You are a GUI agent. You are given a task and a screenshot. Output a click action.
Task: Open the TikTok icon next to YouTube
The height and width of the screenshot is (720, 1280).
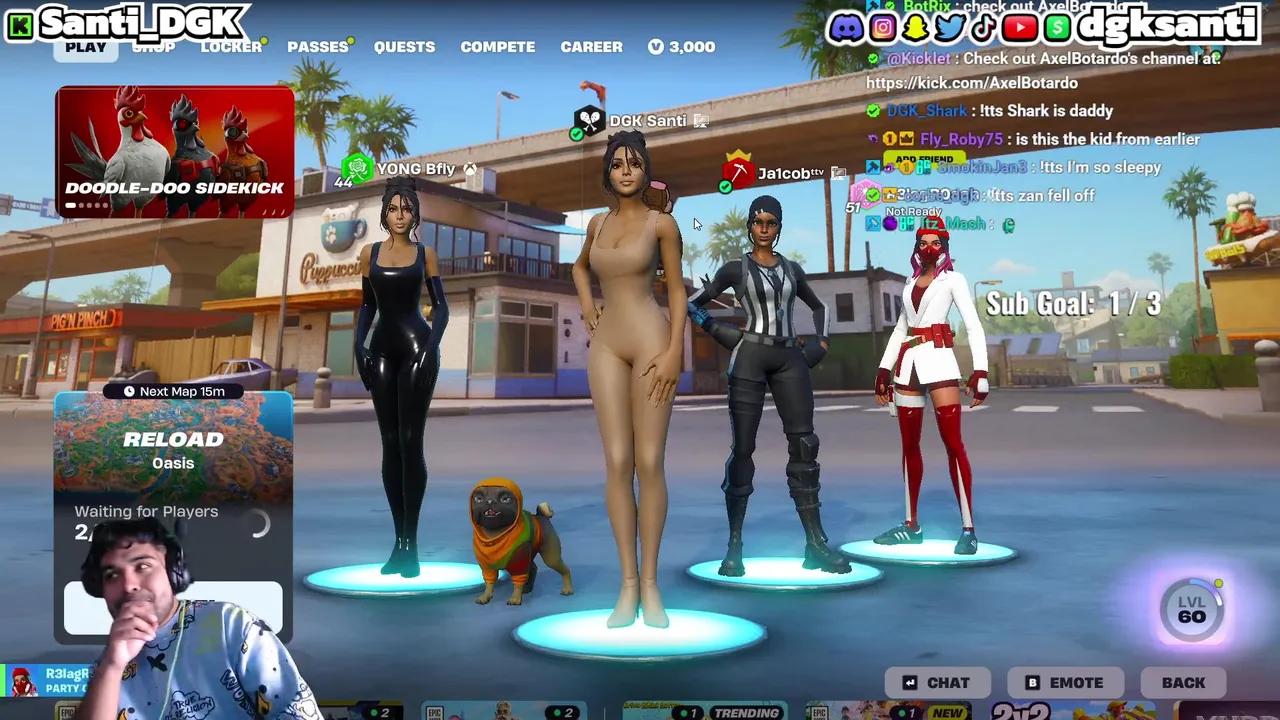983,27
